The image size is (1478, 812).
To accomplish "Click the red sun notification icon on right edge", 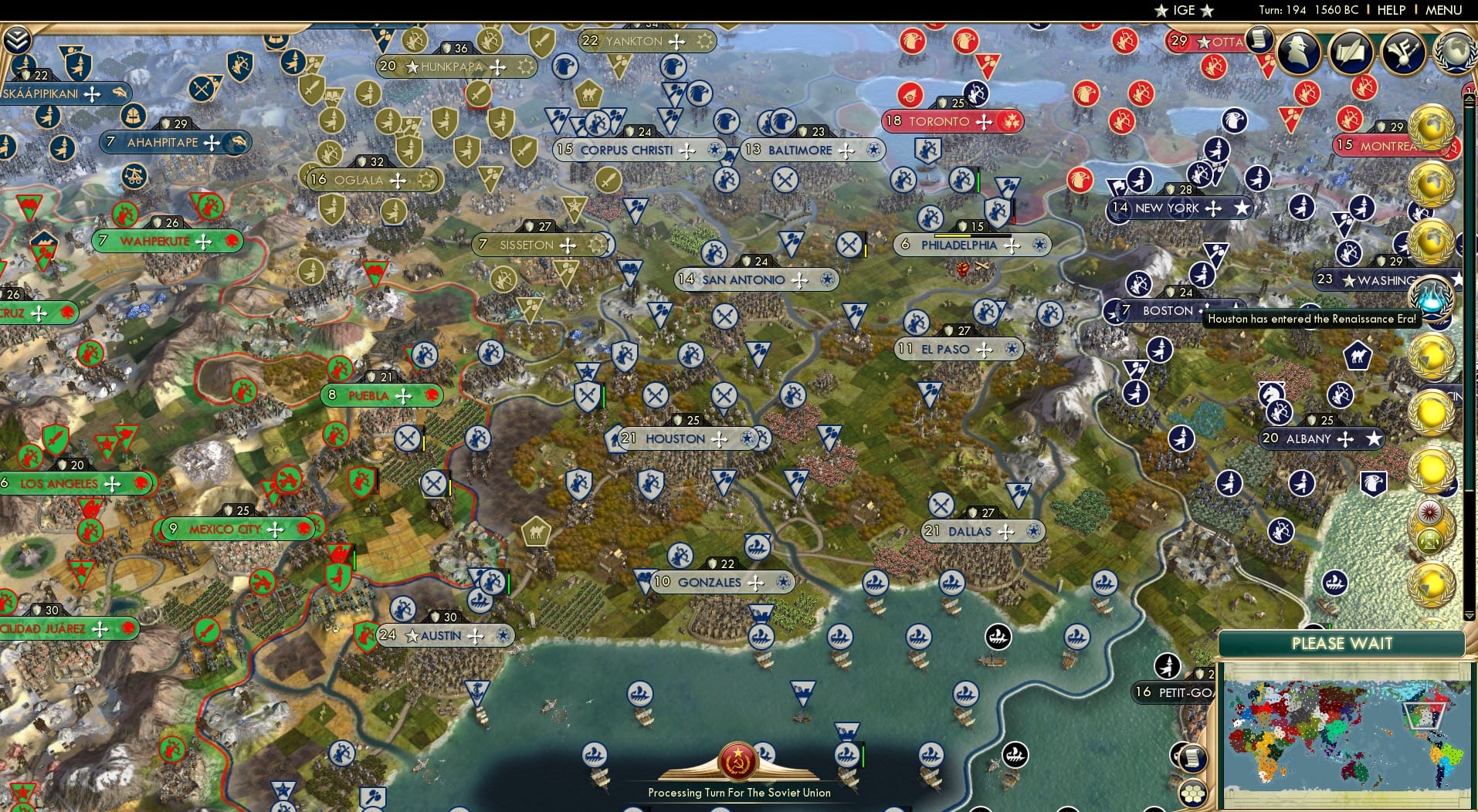I will (x=1429, y=512).
